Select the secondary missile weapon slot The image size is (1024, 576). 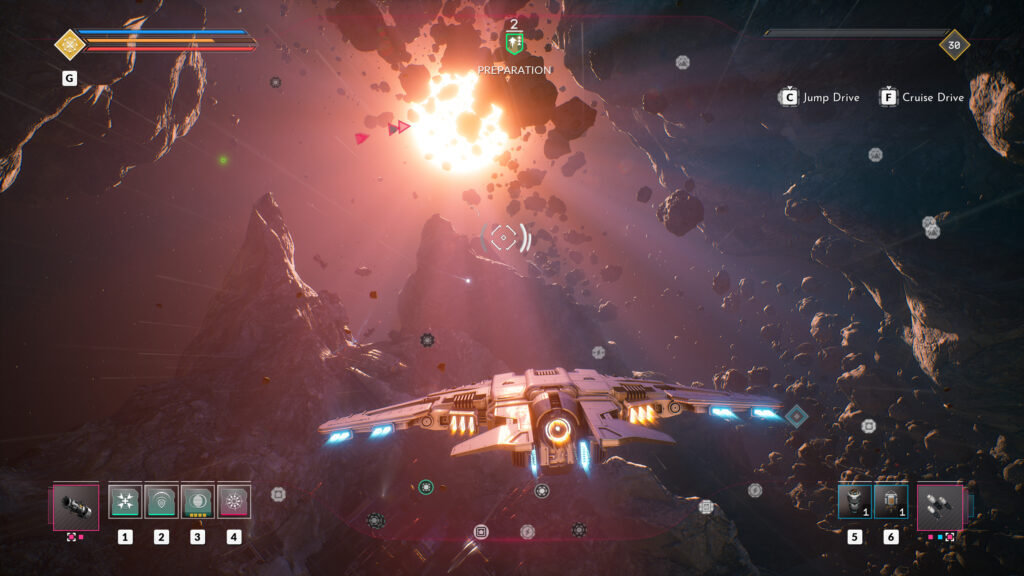tap(940, 506)
